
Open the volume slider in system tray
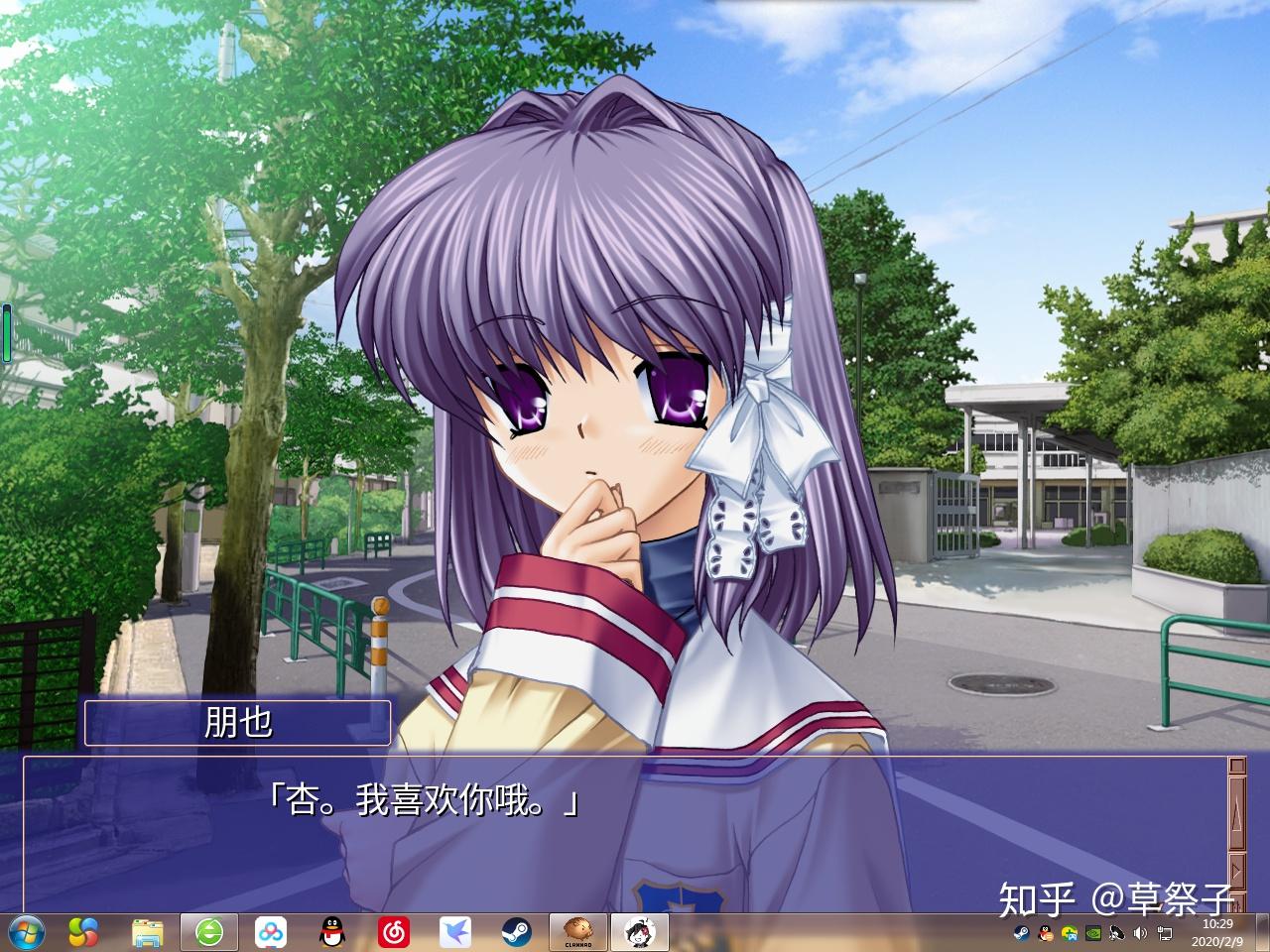coord(1139,932)
